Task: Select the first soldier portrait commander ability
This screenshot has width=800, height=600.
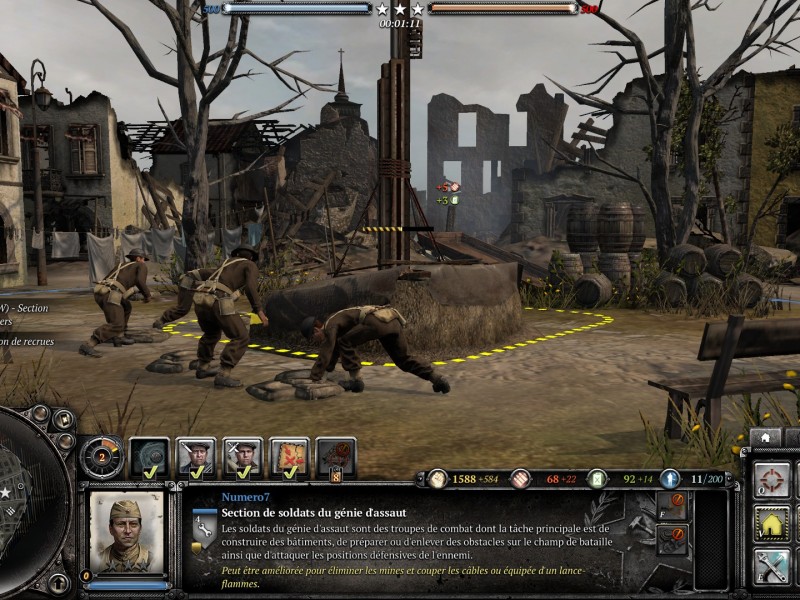Action: click(x=196, y=457)
